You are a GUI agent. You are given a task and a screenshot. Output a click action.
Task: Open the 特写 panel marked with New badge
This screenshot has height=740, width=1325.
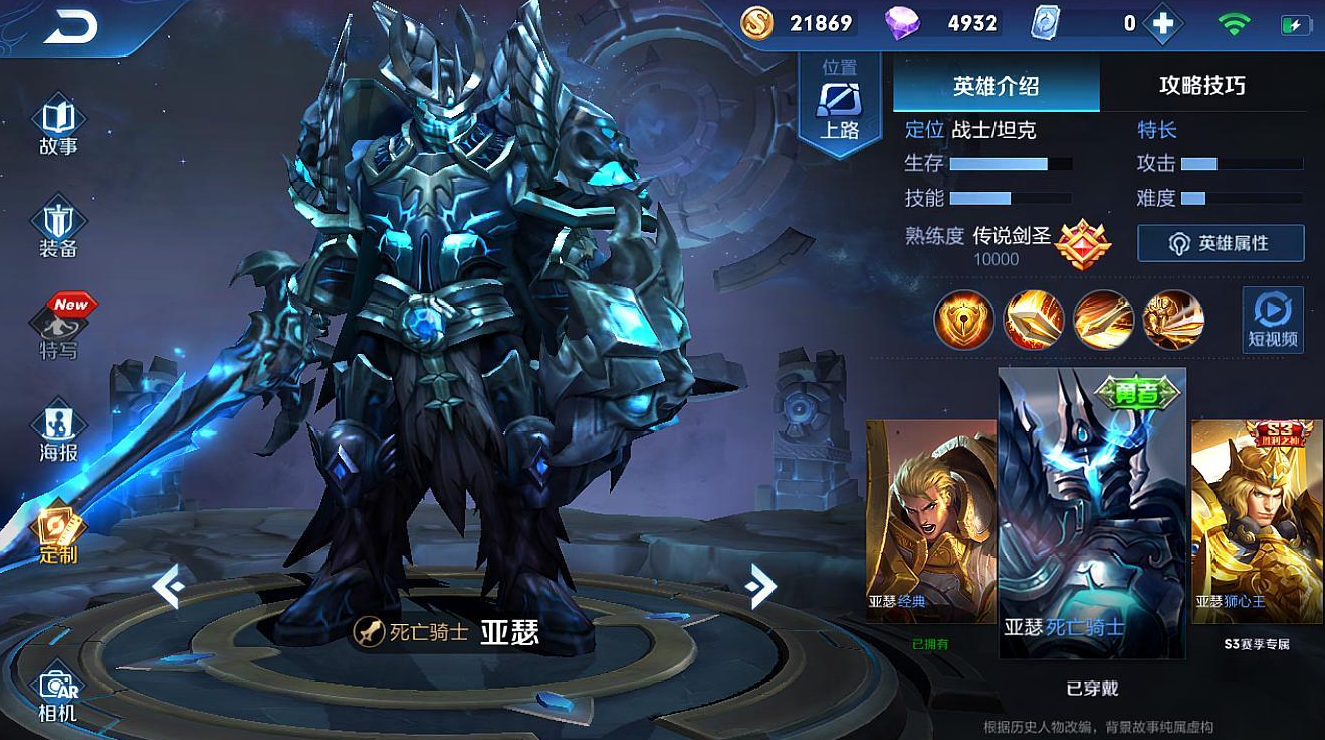click(55, 322)
